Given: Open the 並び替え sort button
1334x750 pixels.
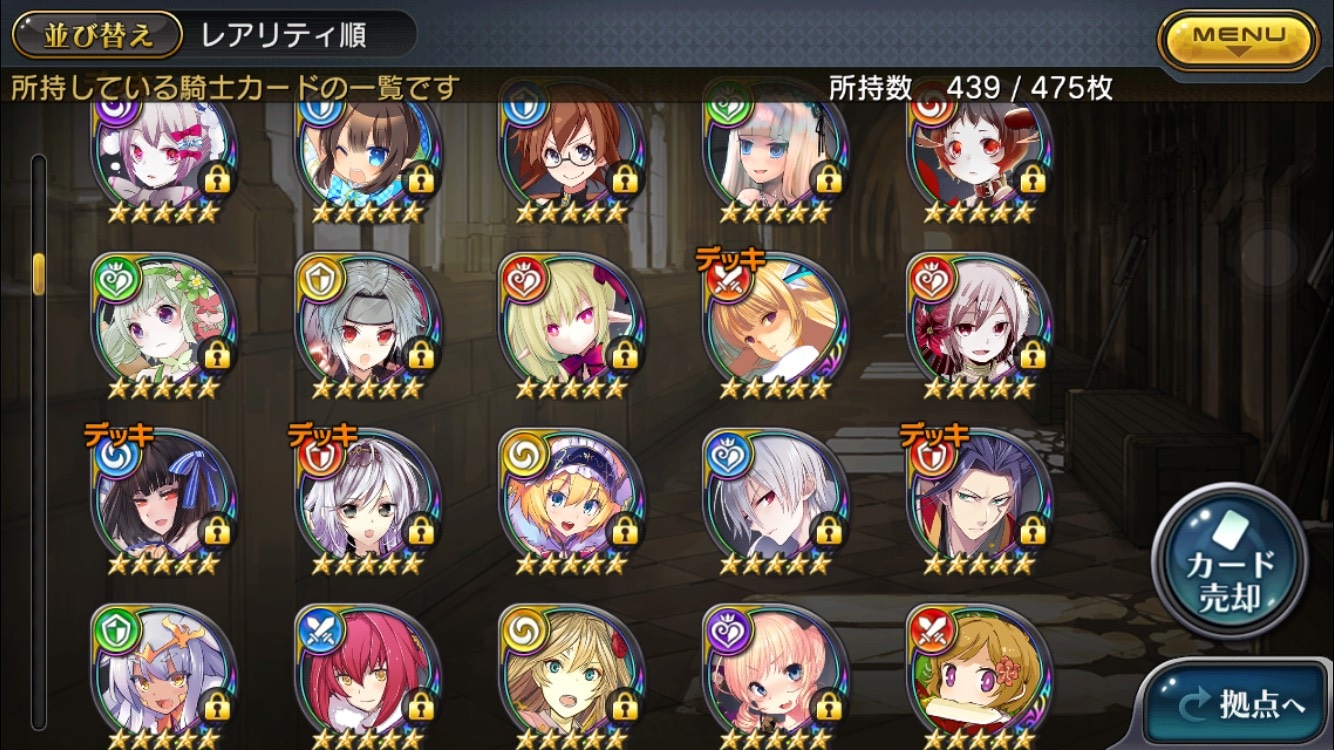Looking at the screenshot, I should point(97,35).
